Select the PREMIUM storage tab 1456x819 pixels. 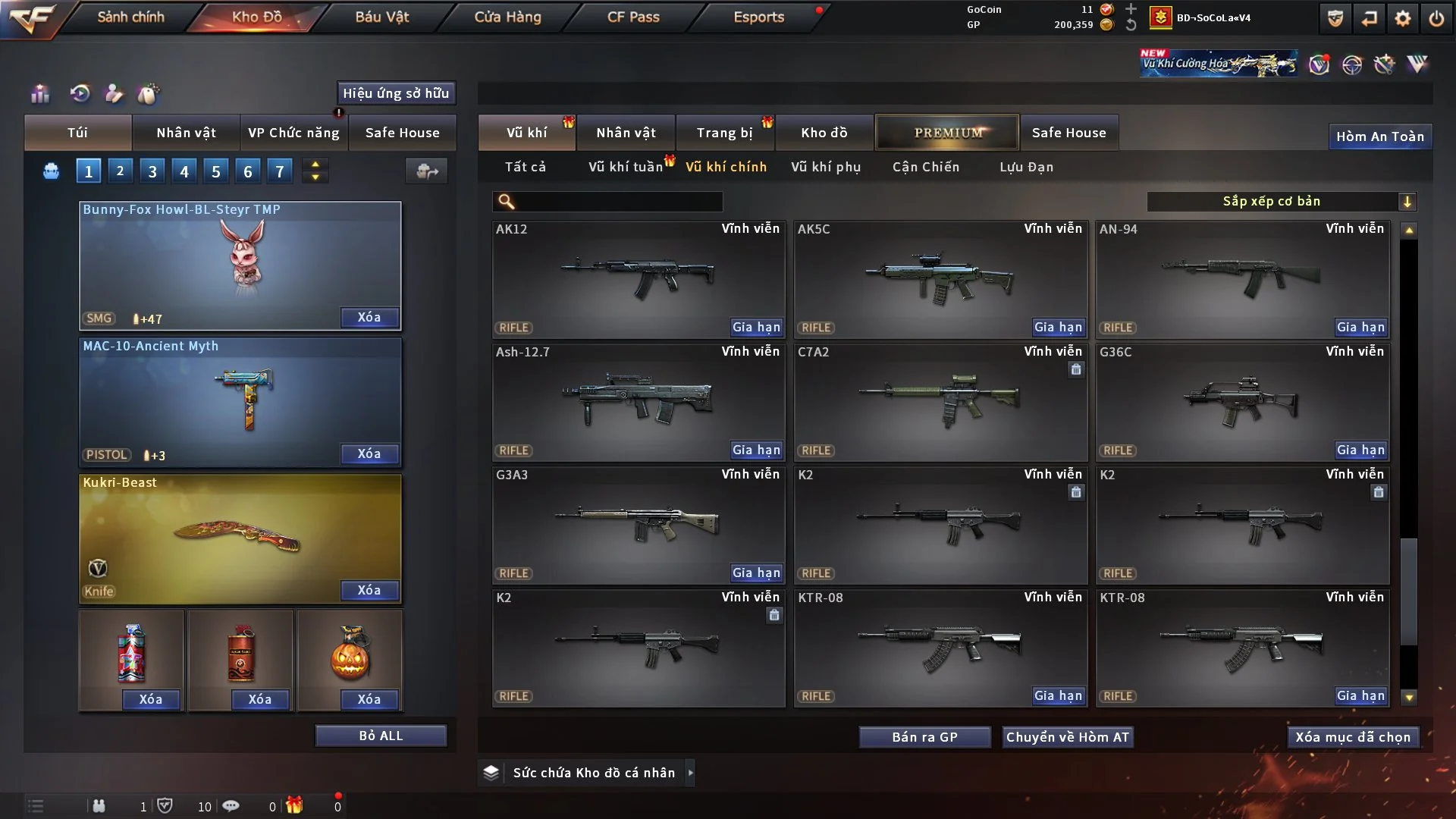[947, 133]
